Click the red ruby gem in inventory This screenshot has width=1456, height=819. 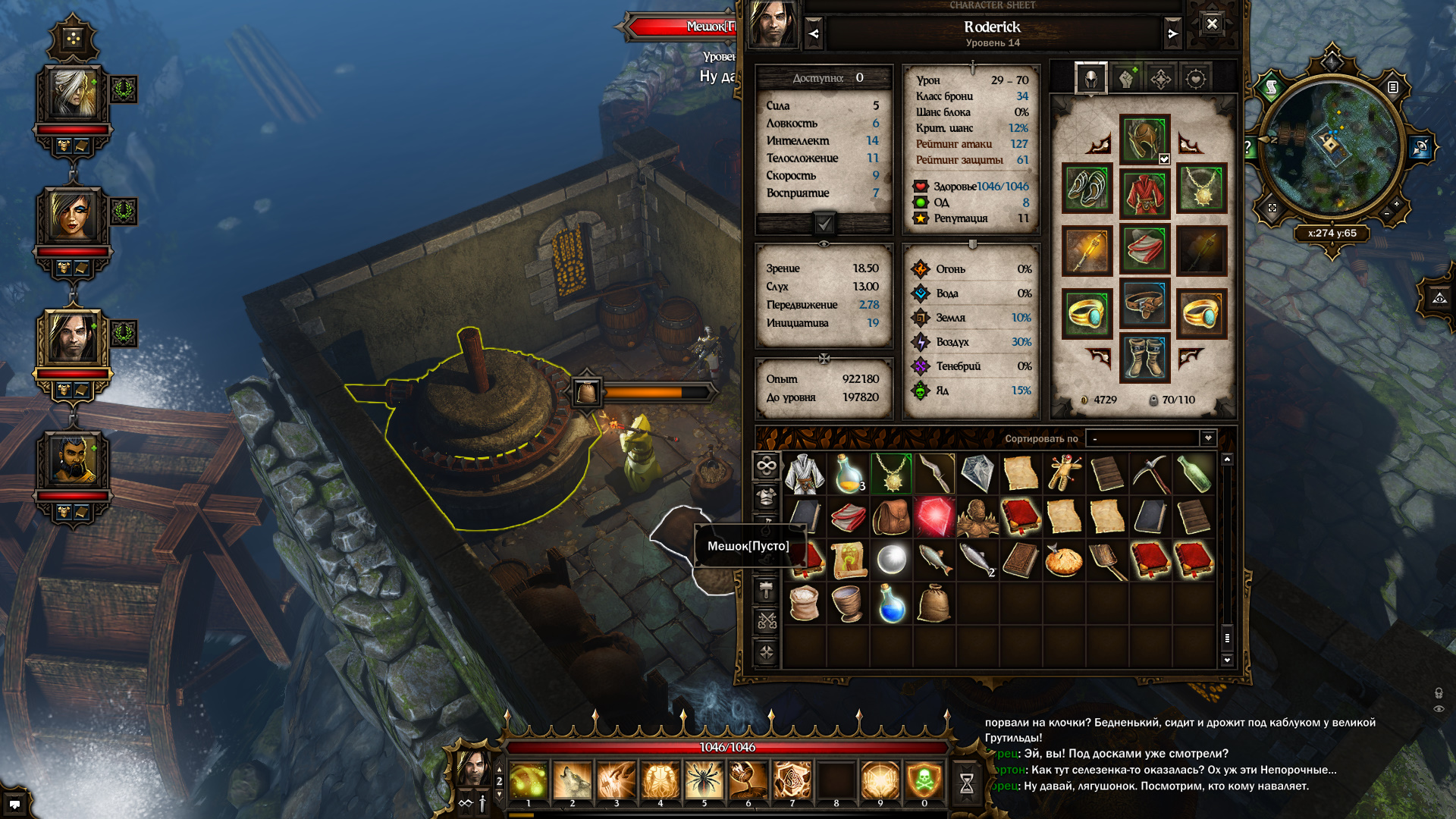coord(934,517)
